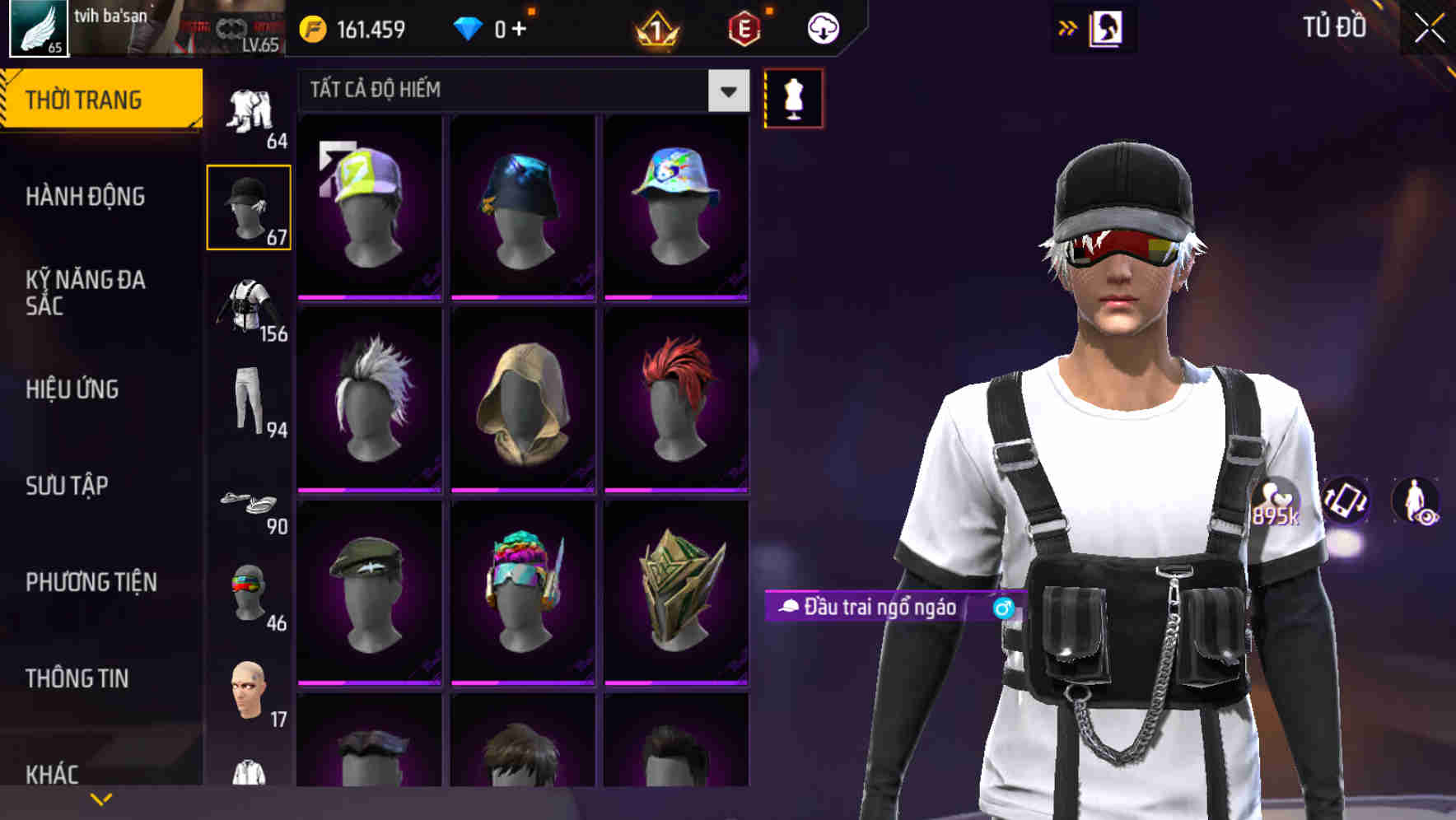
Task: Expand the bottom chevron under KHÁC
Action: 102,798
